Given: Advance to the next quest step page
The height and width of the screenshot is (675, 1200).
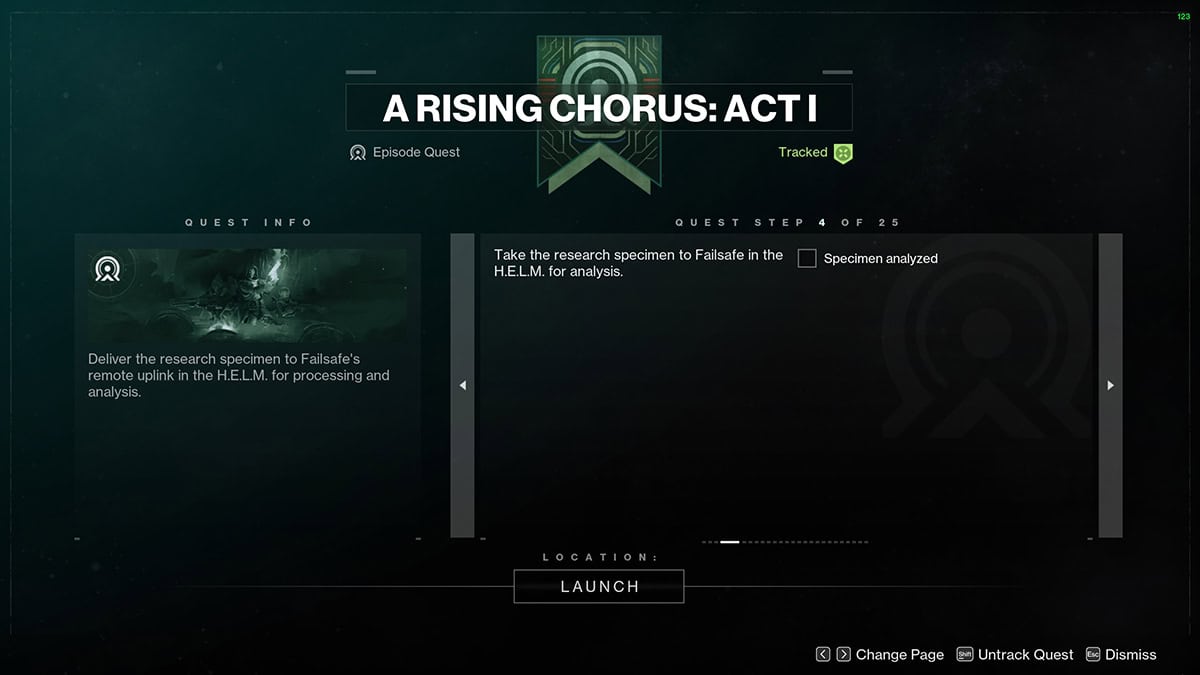Looking at the screenshot, I should (x=1110, y=386).
